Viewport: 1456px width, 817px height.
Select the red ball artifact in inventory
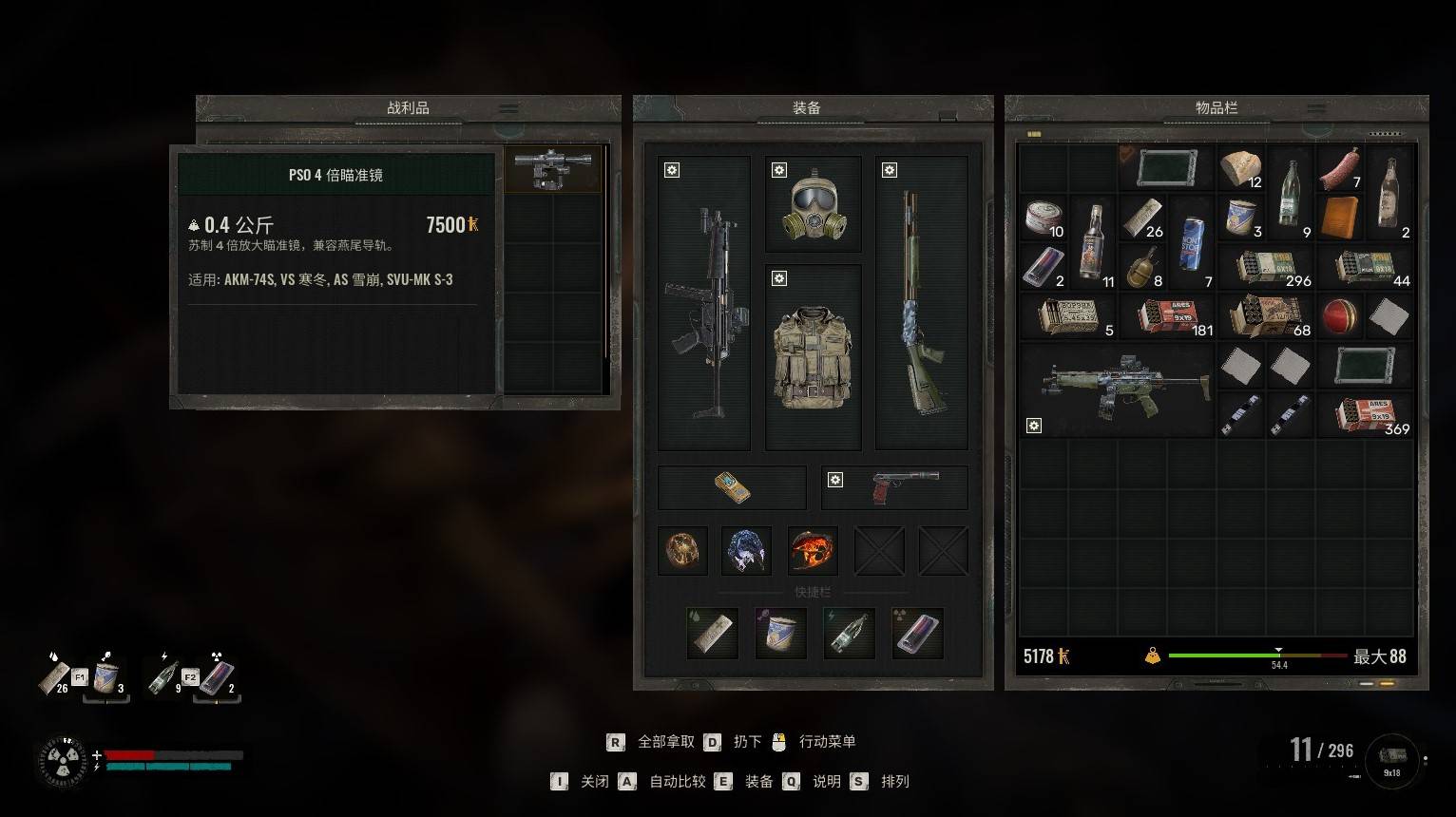pos(1340,316)
